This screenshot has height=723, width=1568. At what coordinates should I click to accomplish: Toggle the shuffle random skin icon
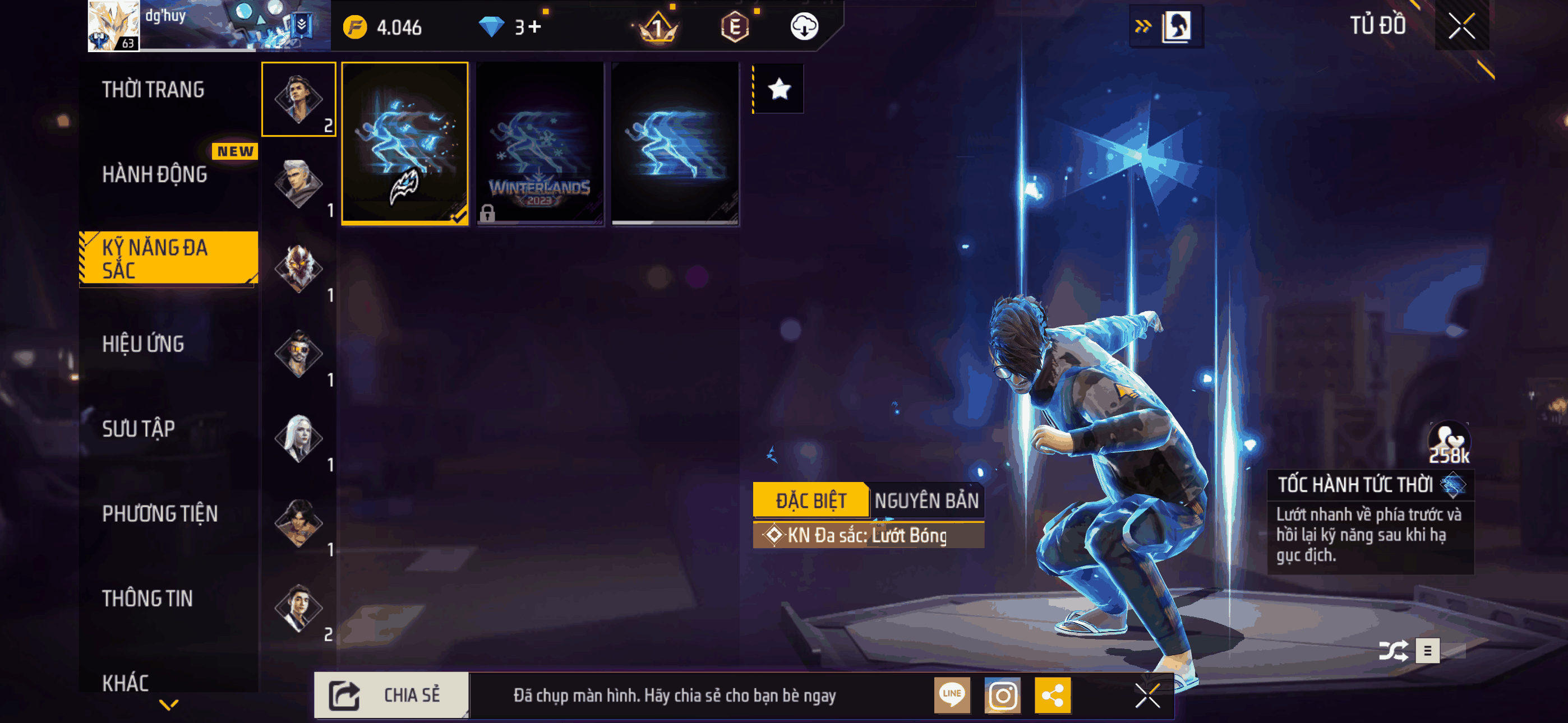point(1392,651)
